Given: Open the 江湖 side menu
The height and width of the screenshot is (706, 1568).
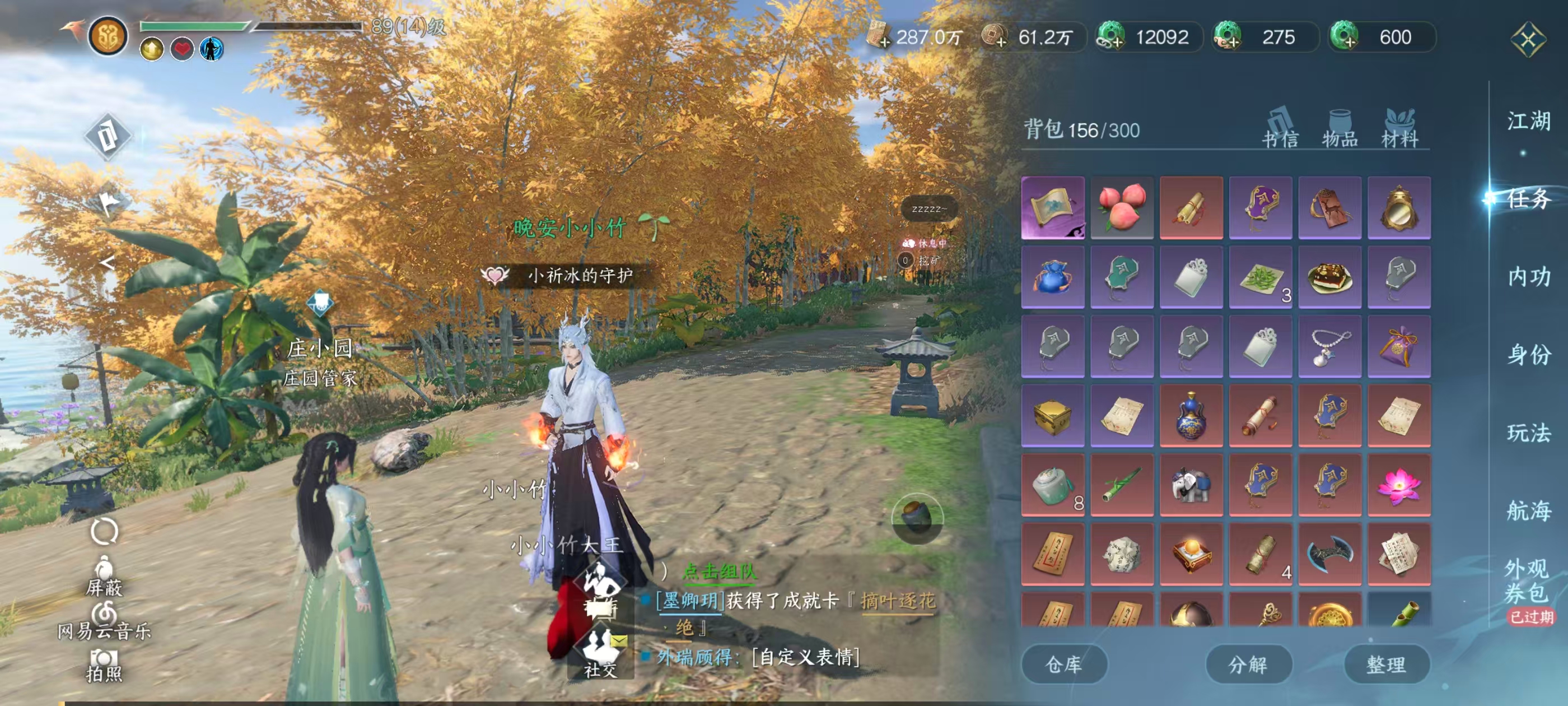Looking at the screenshot, I should coord(1528,121).
